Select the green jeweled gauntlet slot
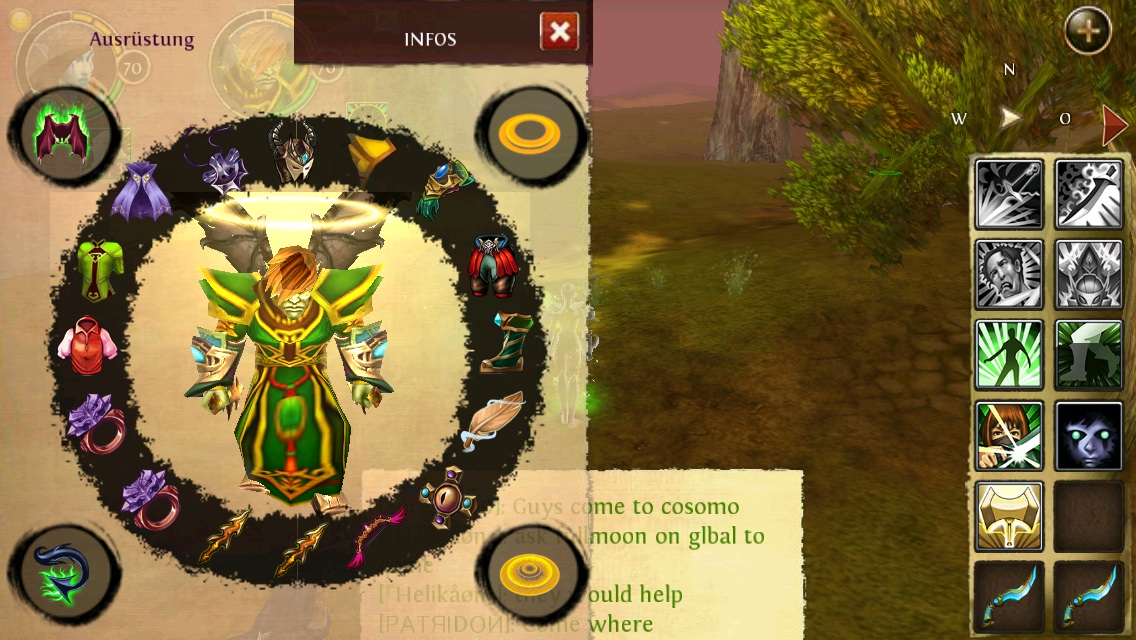Viewport: 1136px width, 640px height. coord(442,190)
